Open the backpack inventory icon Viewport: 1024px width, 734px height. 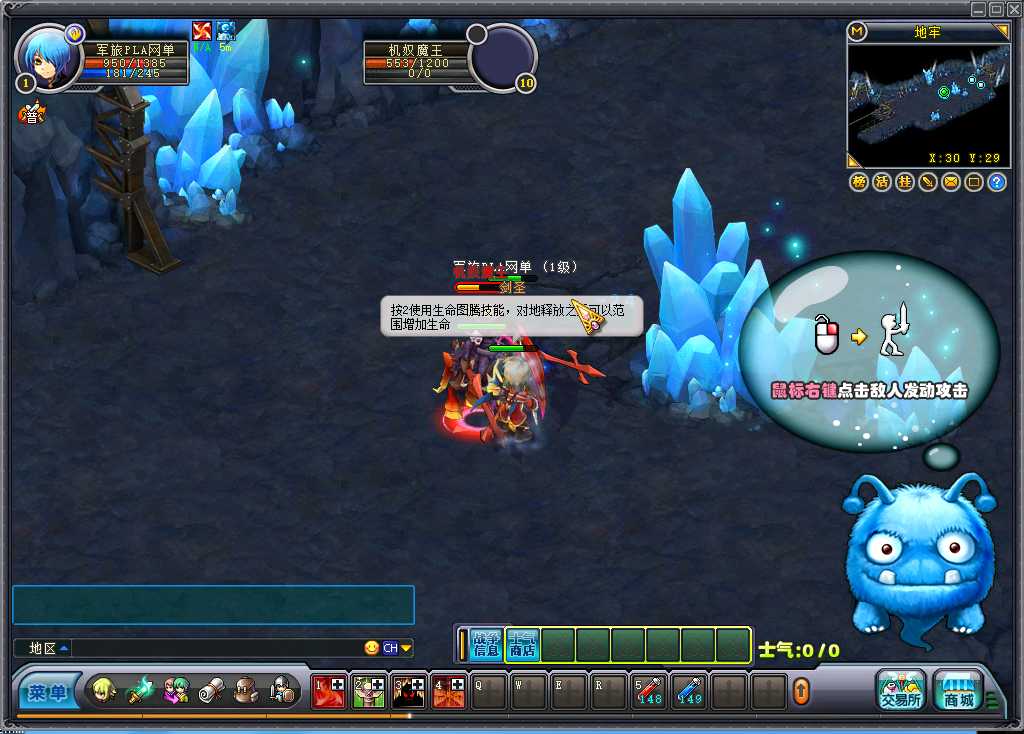247,690
